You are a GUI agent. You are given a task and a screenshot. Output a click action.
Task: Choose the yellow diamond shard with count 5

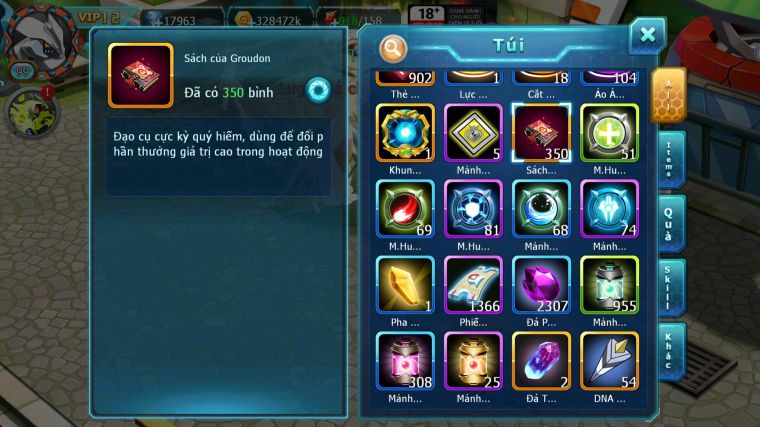[x=473, y=133]
